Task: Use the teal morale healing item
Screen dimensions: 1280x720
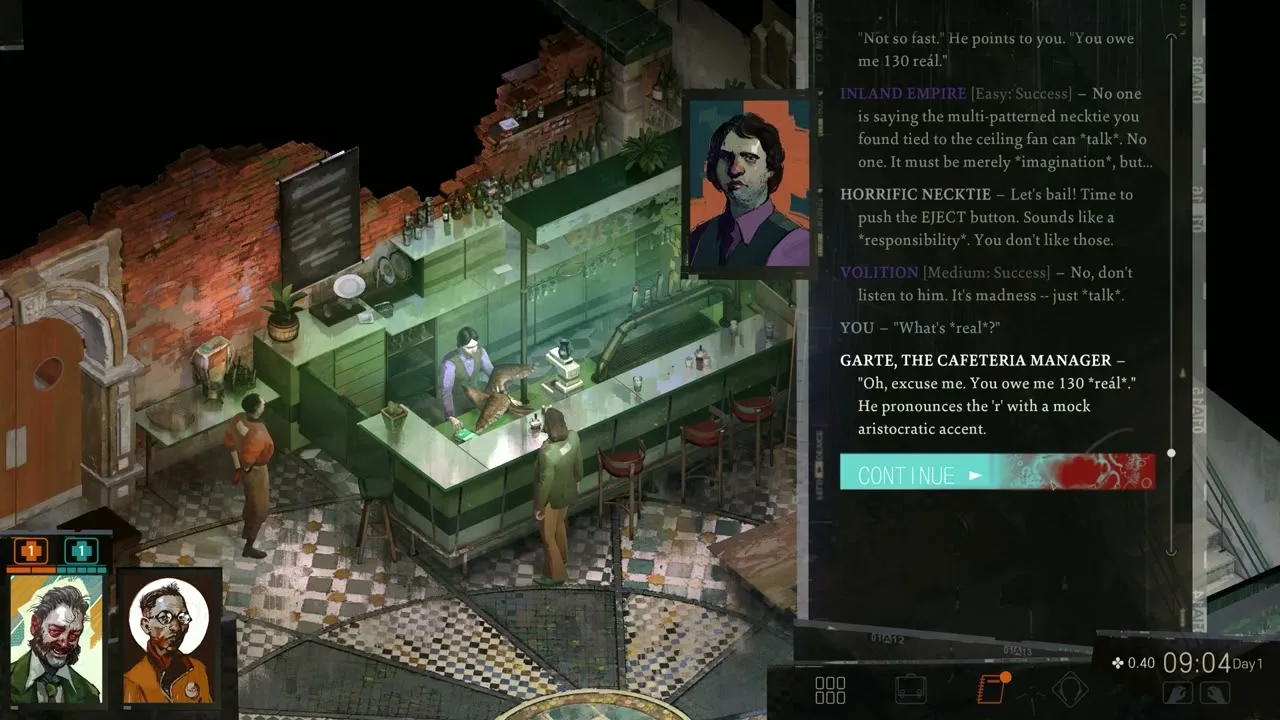Action: tap(81, 551)
